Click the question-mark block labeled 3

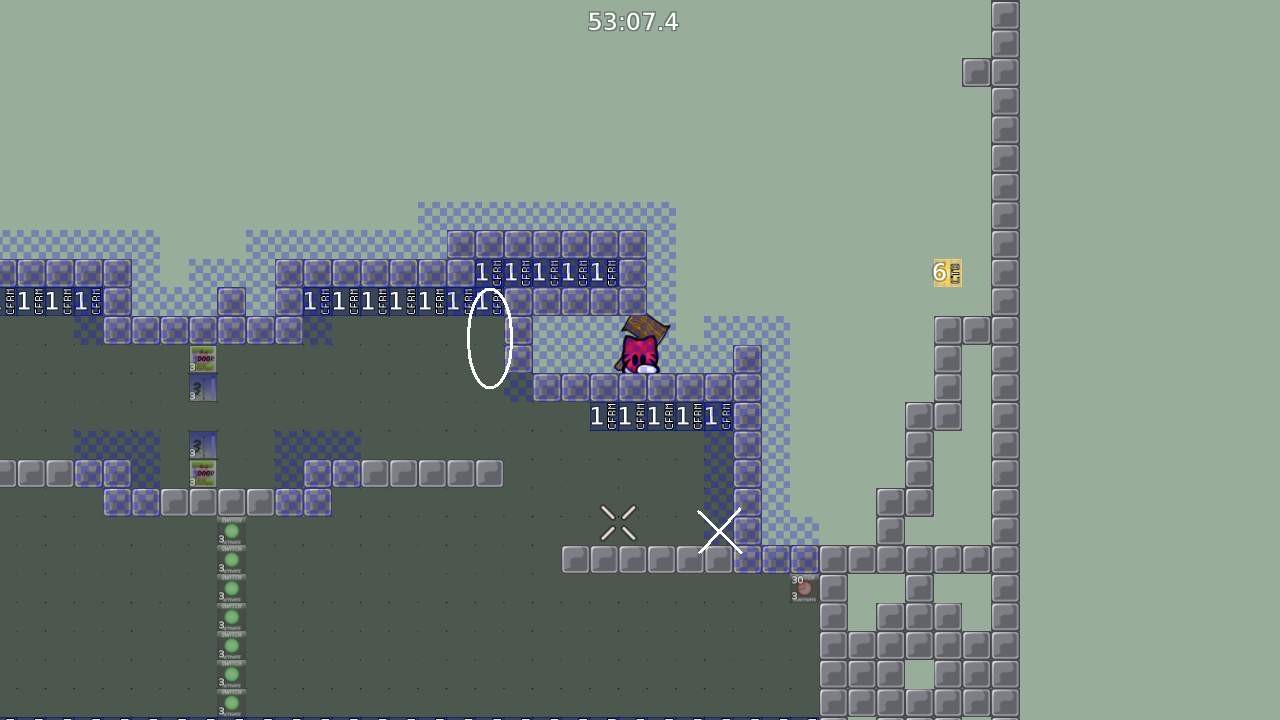pyautogui.click(x=203, y=388)
